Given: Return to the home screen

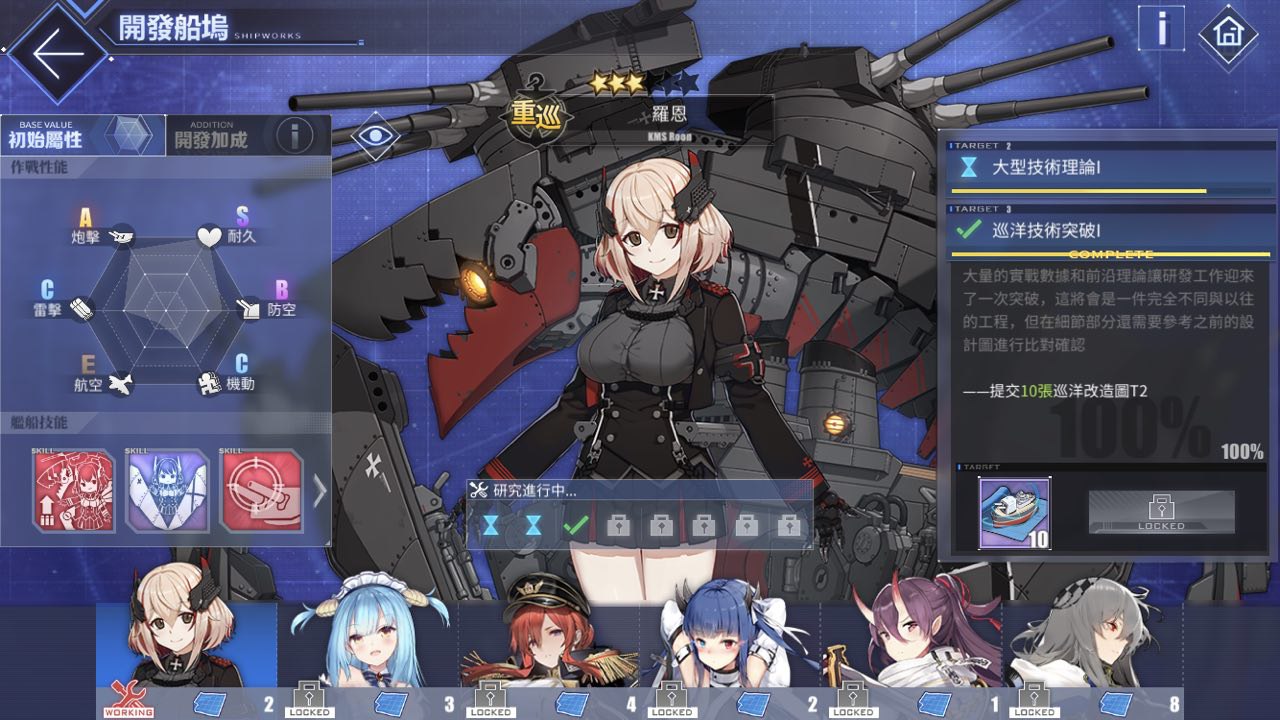Looking at the screenshot, I should pyautogui.click(x=1227, y=35).
